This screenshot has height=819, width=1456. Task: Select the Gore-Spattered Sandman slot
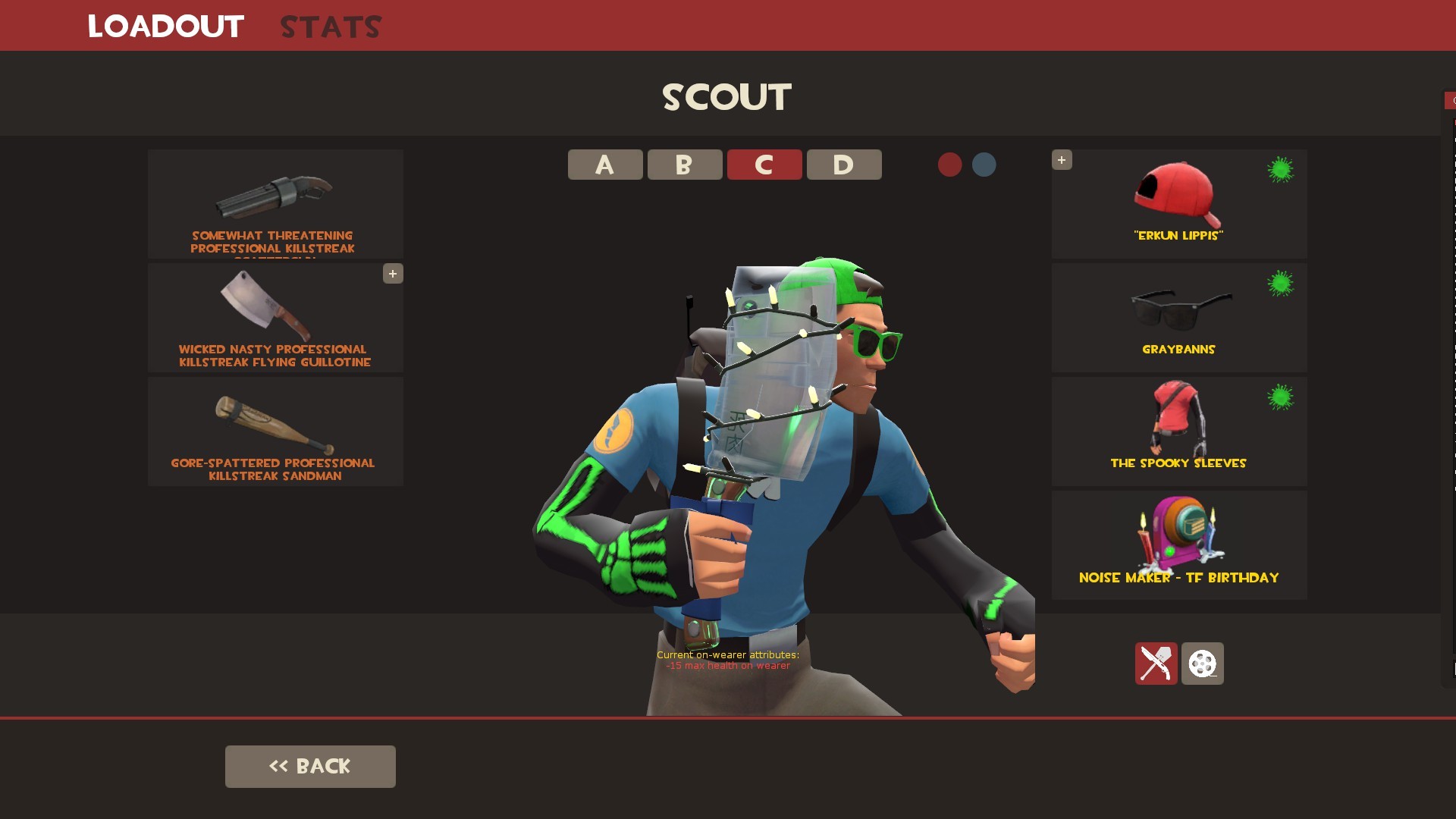[275, 432]
